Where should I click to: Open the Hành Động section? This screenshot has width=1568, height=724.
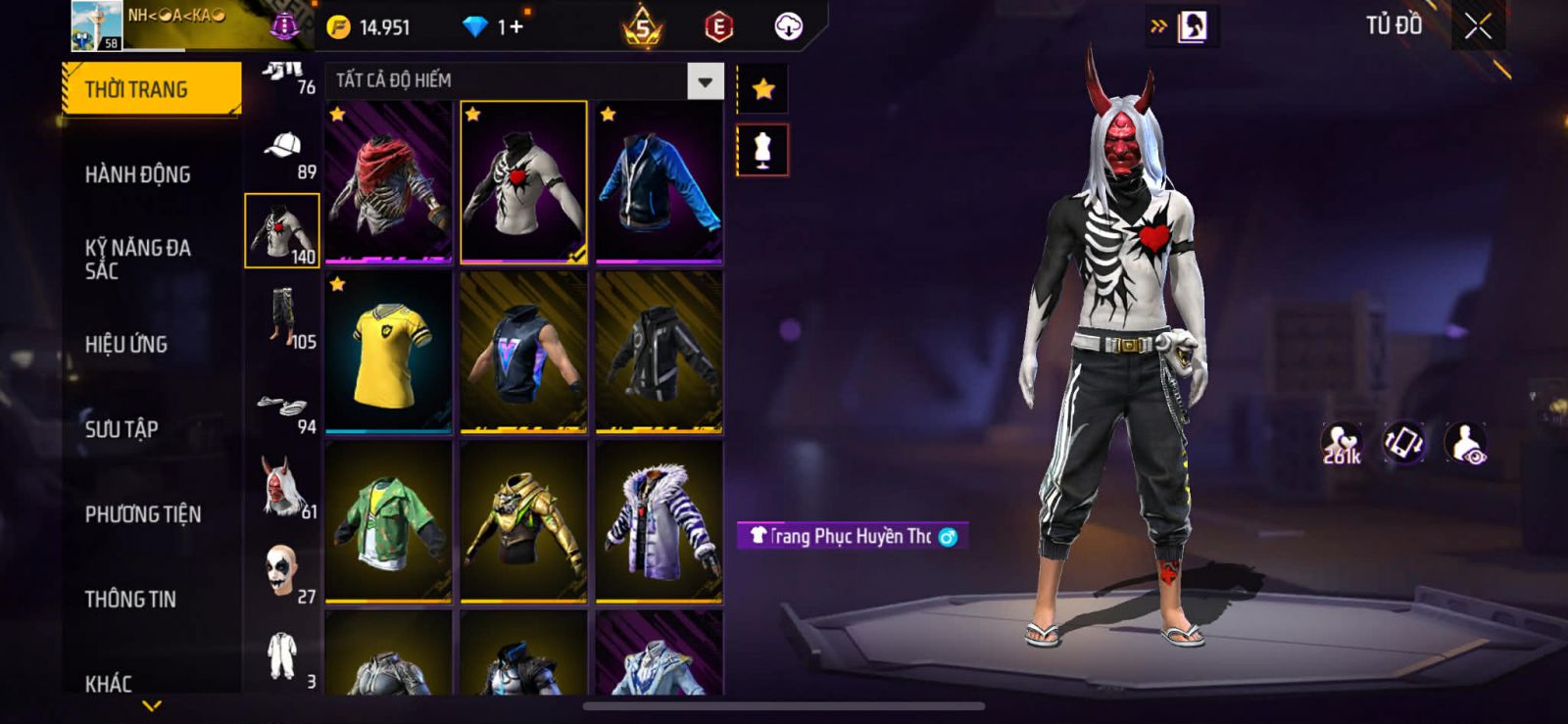pyautogui.click(x=137, y=174)
